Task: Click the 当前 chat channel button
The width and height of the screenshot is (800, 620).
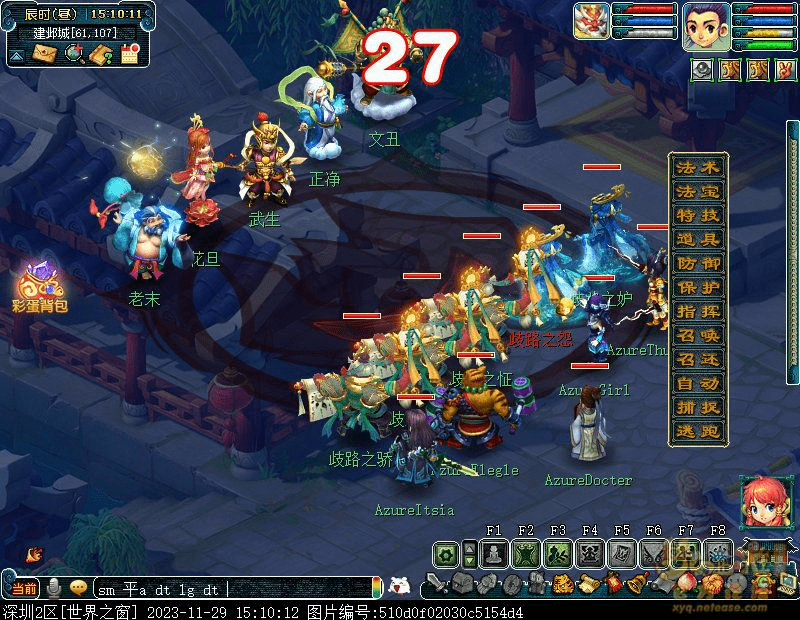Action: [x=24, y=589]
